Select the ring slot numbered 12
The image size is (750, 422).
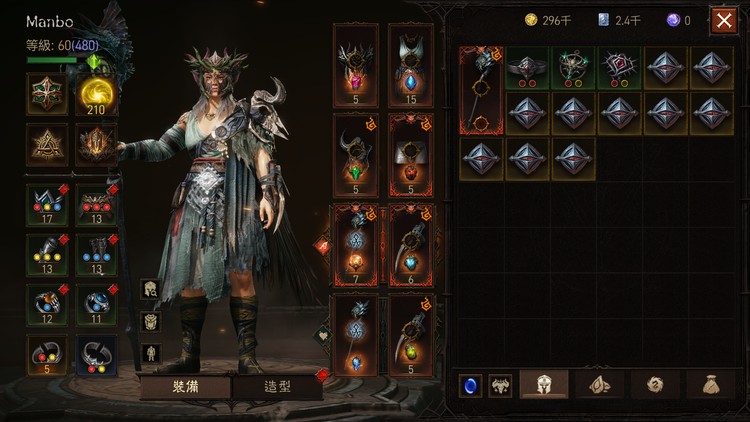click(x=47, y=301)
